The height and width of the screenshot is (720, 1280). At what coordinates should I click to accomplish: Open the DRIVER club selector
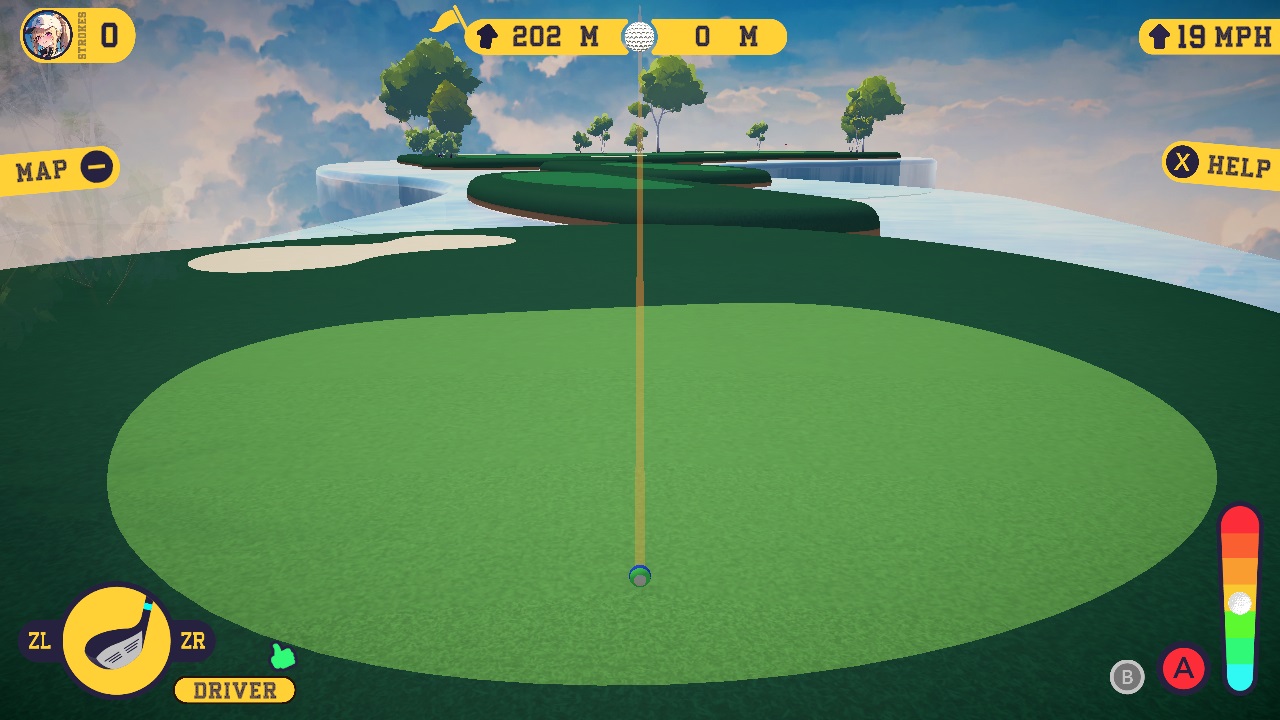(233, 690)
